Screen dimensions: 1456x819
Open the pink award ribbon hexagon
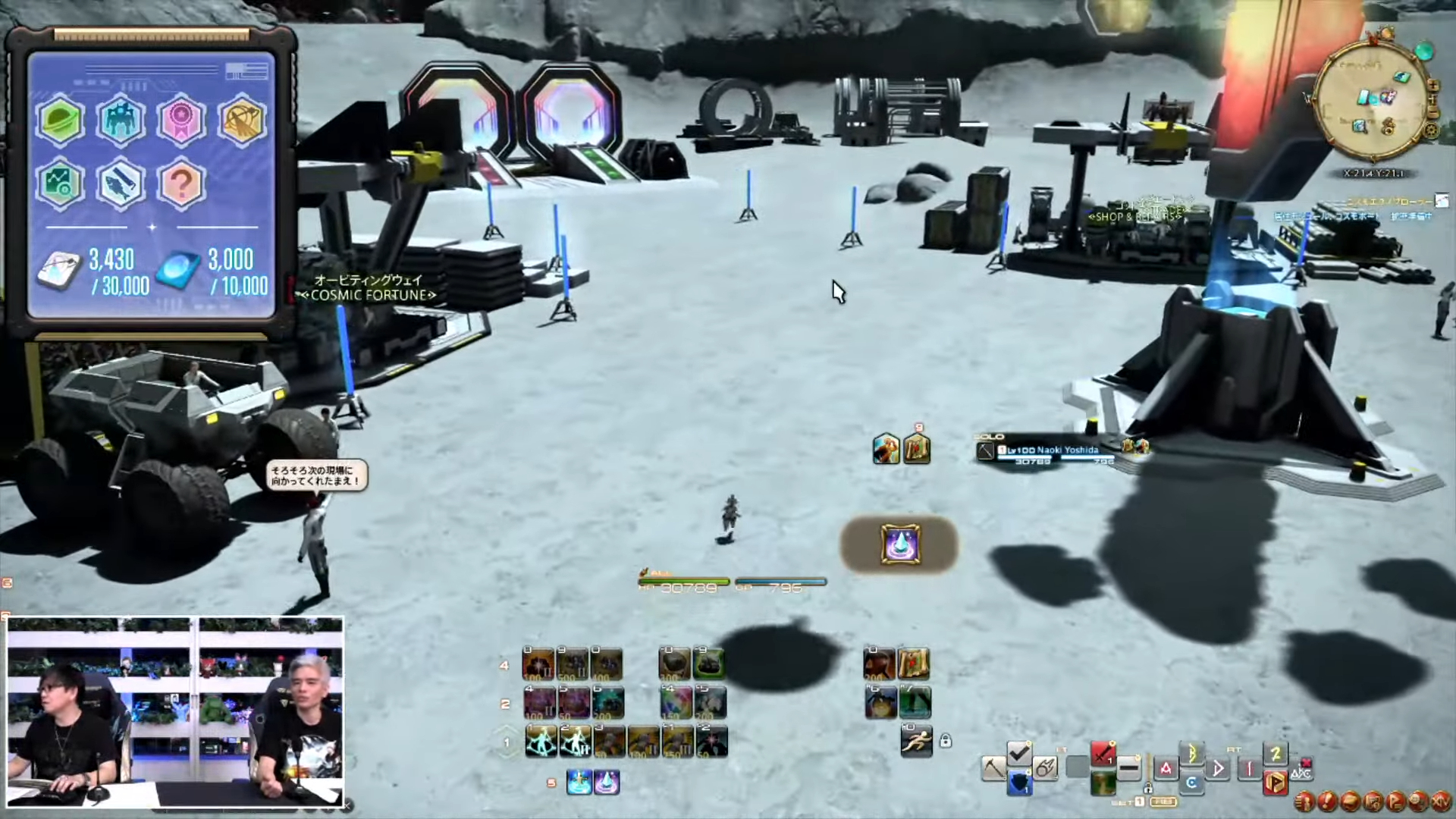tap(181, 120)
